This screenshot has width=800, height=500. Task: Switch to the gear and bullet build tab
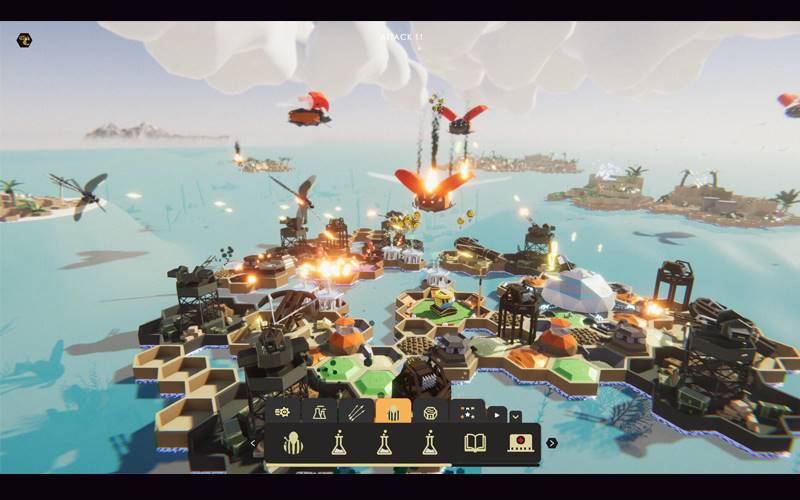283,412
